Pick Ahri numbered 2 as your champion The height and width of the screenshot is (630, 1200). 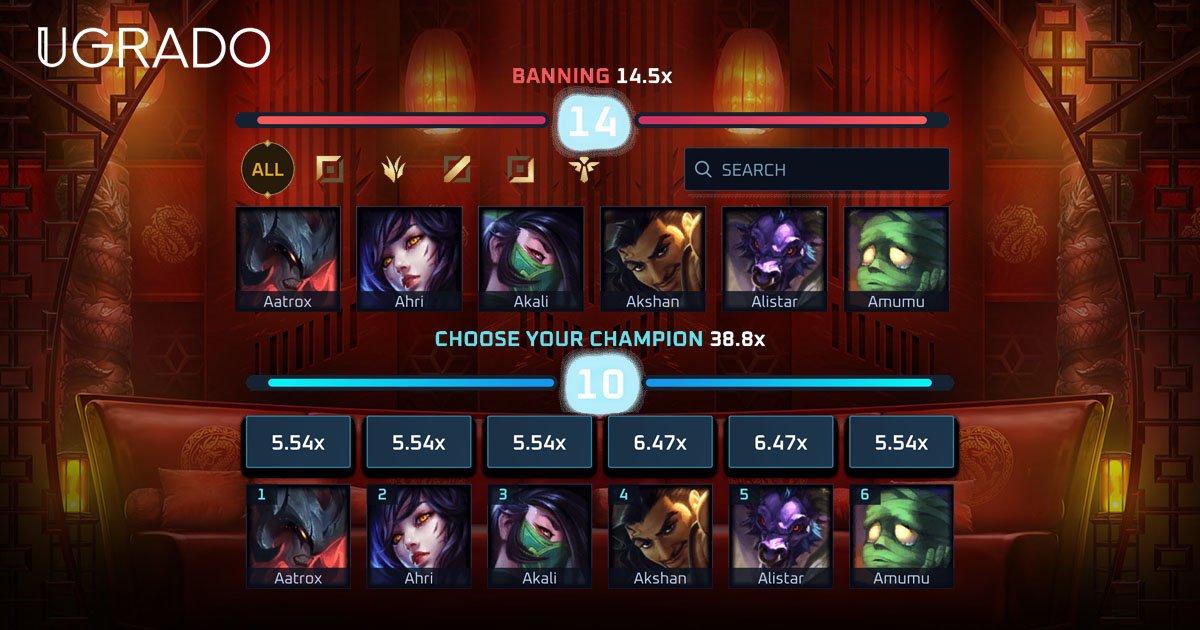point(419,535)
